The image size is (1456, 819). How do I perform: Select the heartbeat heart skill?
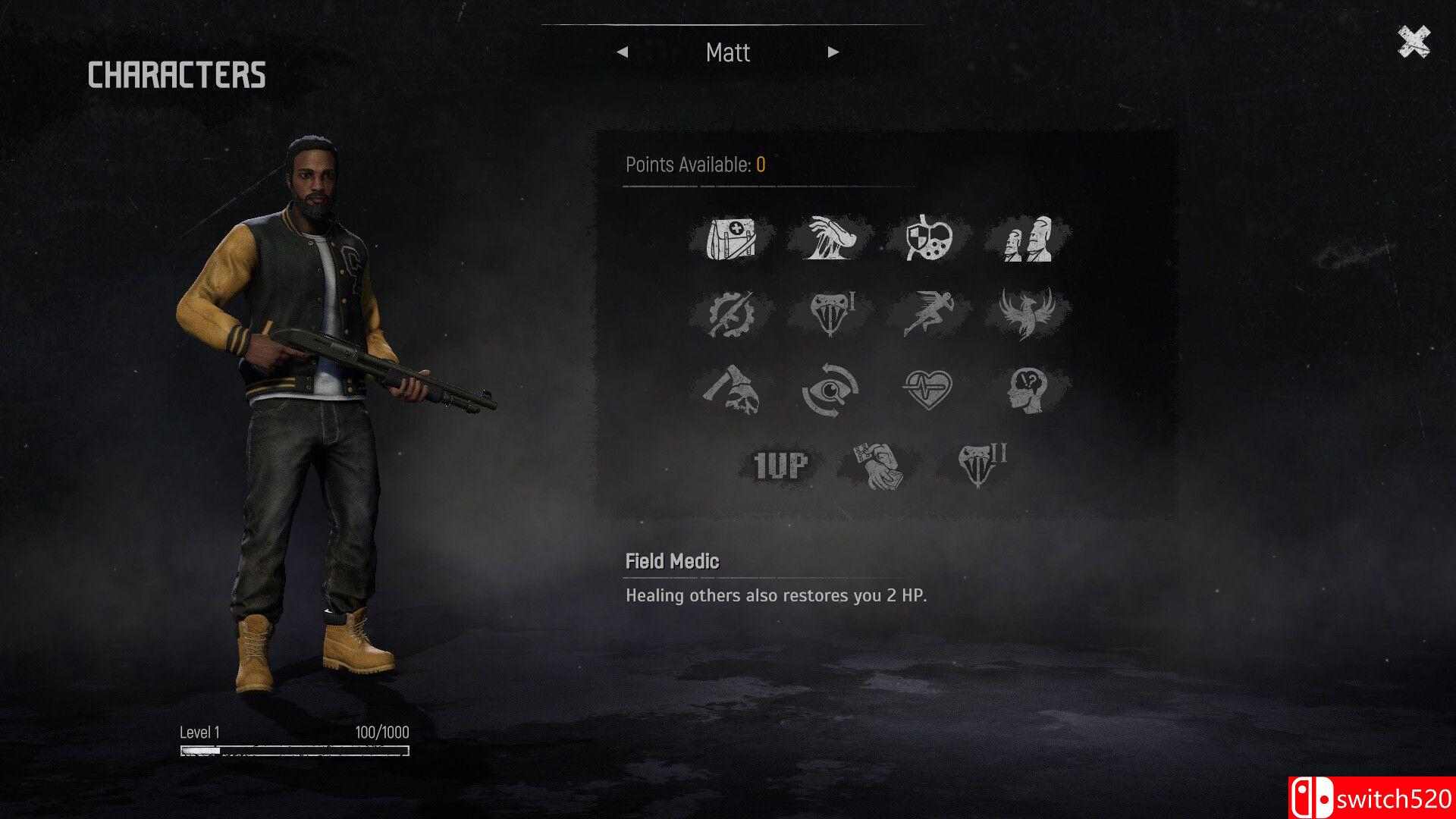point(929,389)
